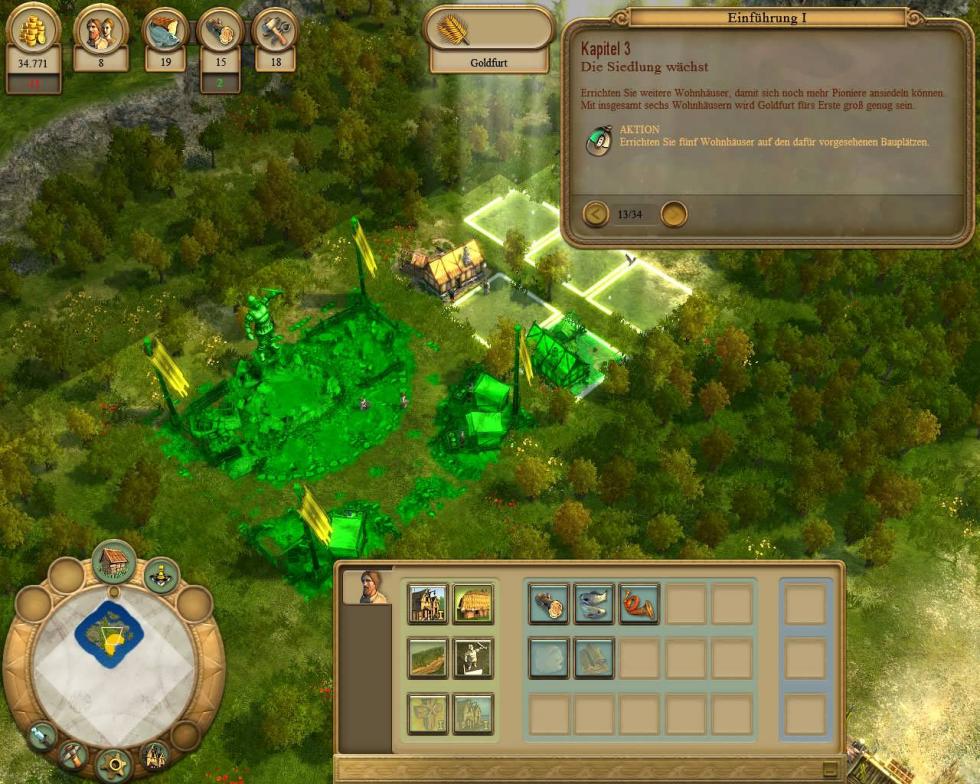Select the pioneer house building icon

click(x=427, y=604)
